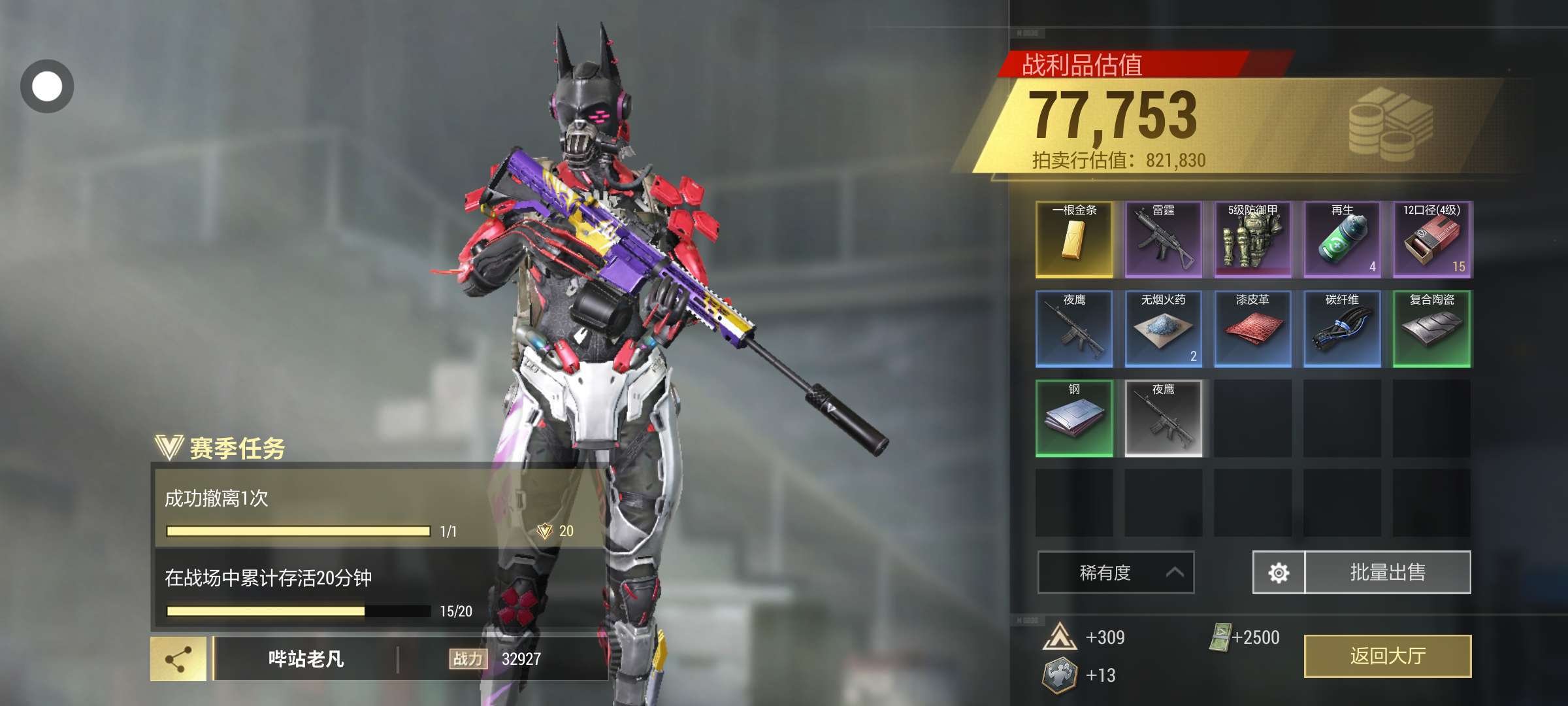Choose the 雷霆 weapon loot slot

pos(1163,239)
